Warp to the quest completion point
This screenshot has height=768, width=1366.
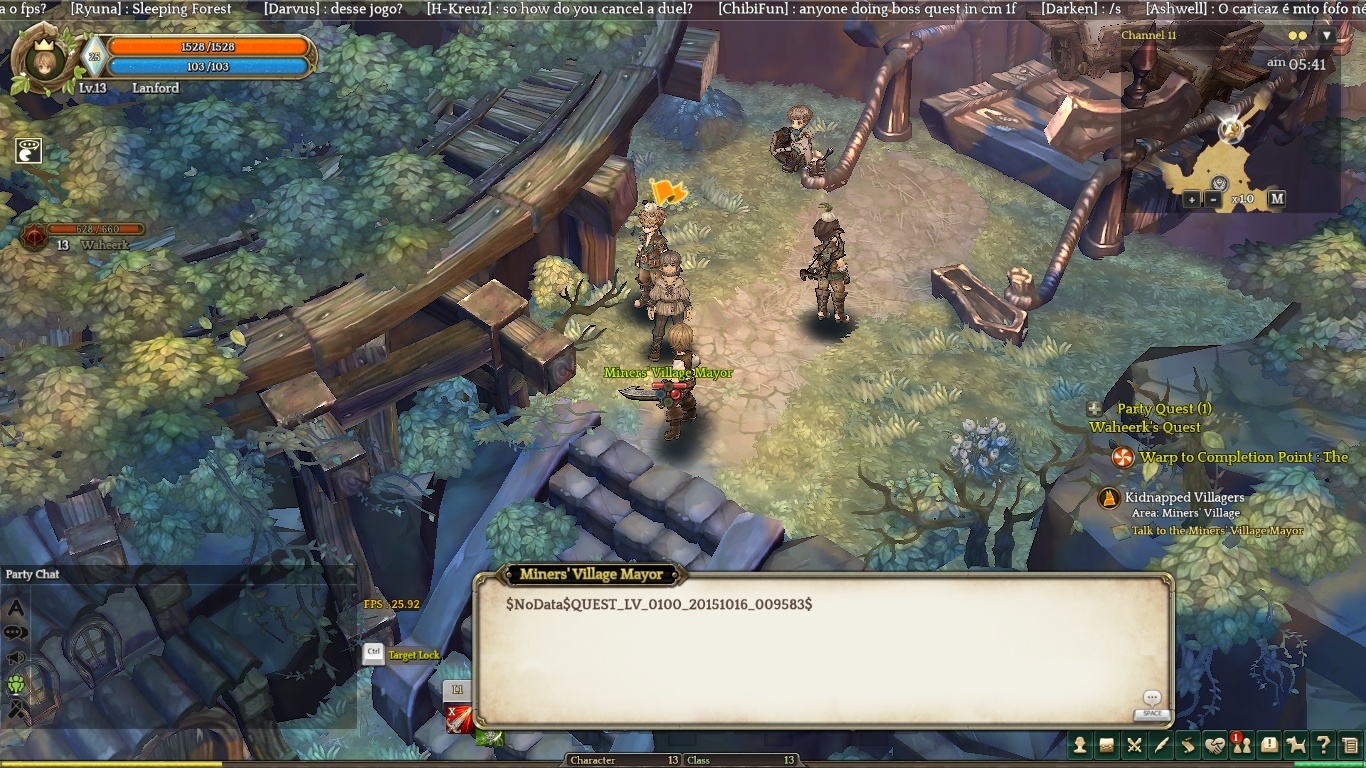click(1123, 458)
